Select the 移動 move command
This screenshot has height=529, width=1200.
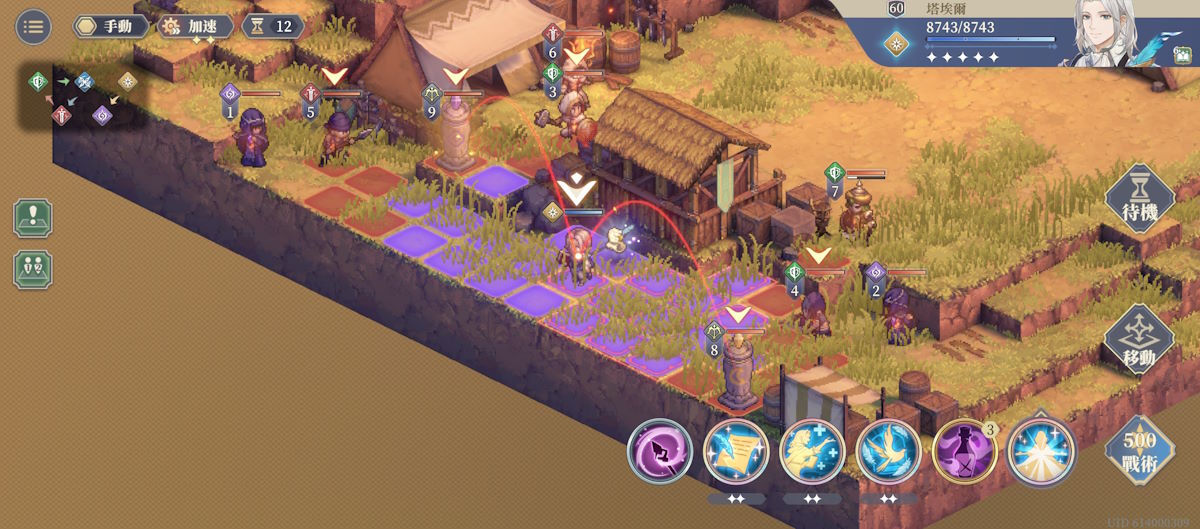point(1139,340)
